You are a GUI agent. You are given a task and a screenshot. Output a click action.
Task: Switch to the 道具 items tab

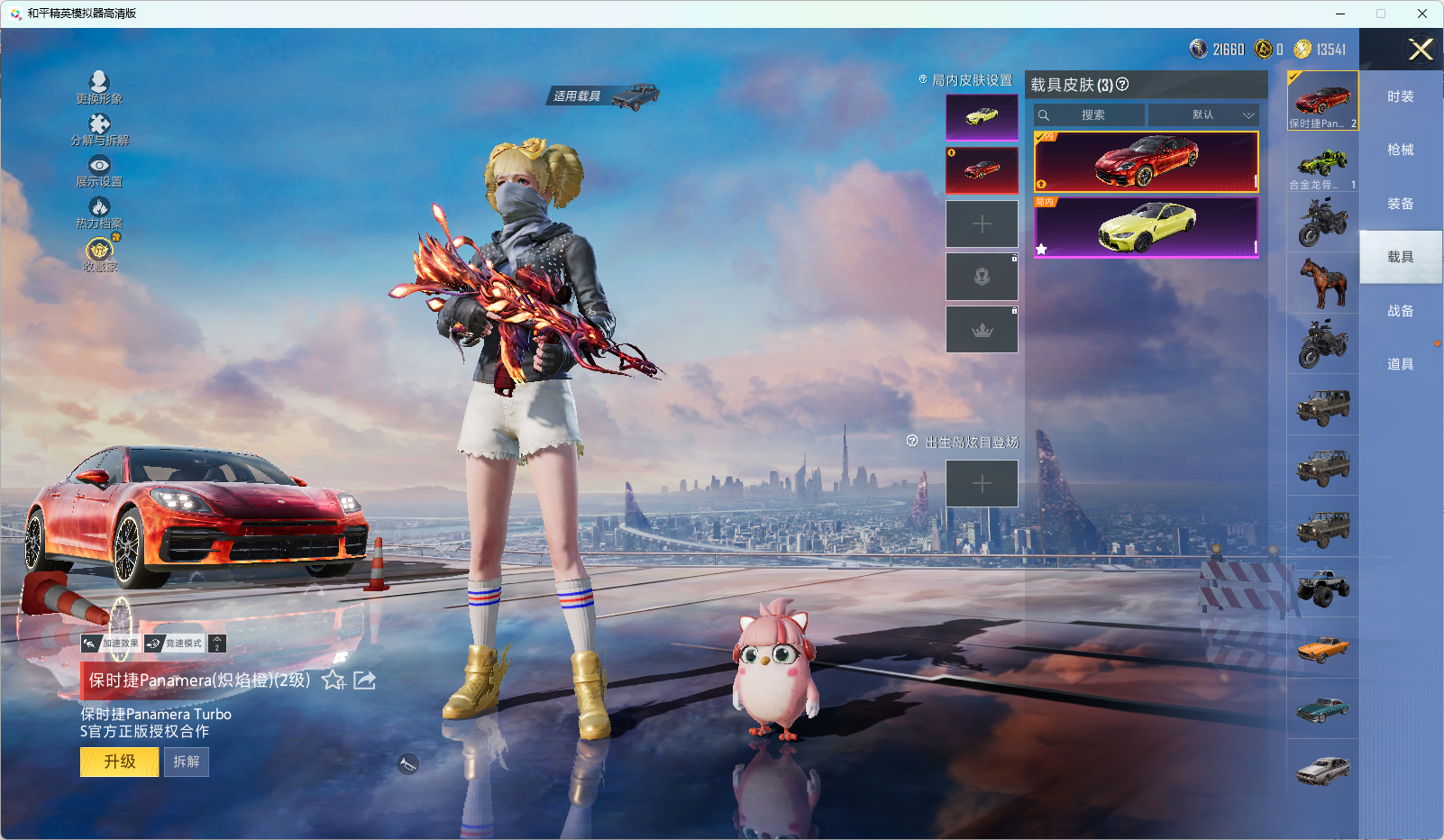pyautogui.click(x=1400, y=364)
